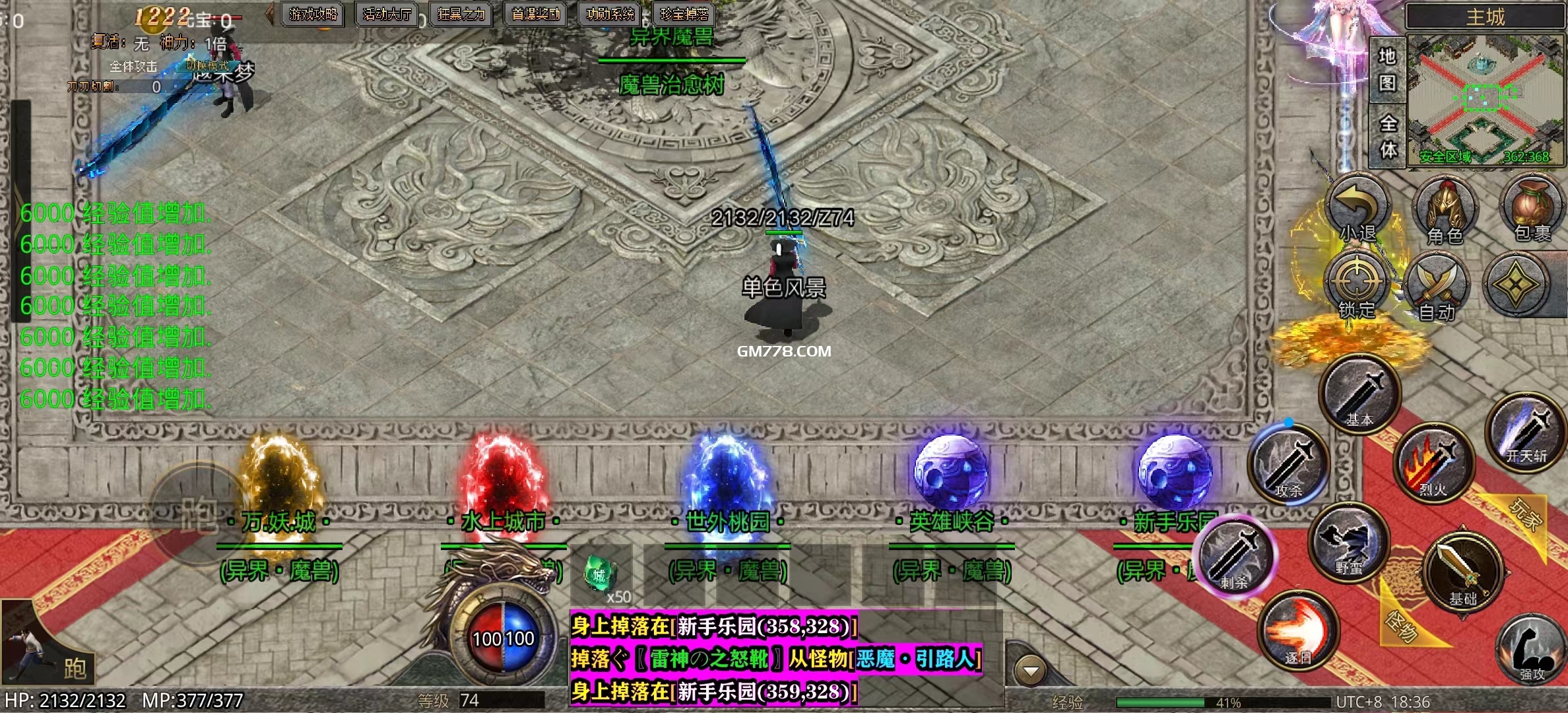Use the 烈火 flame sword skill
The height and width of the screenshot is (713, 1568).
pyautogui.click(x=1432, y=462)
